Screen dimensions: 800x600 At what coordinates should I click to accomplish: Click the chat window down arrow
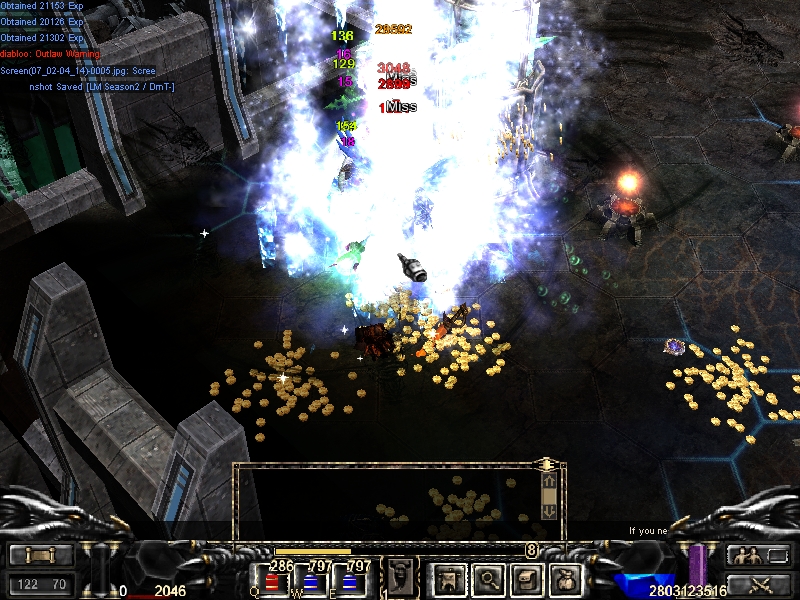click(x=548, y=509)
